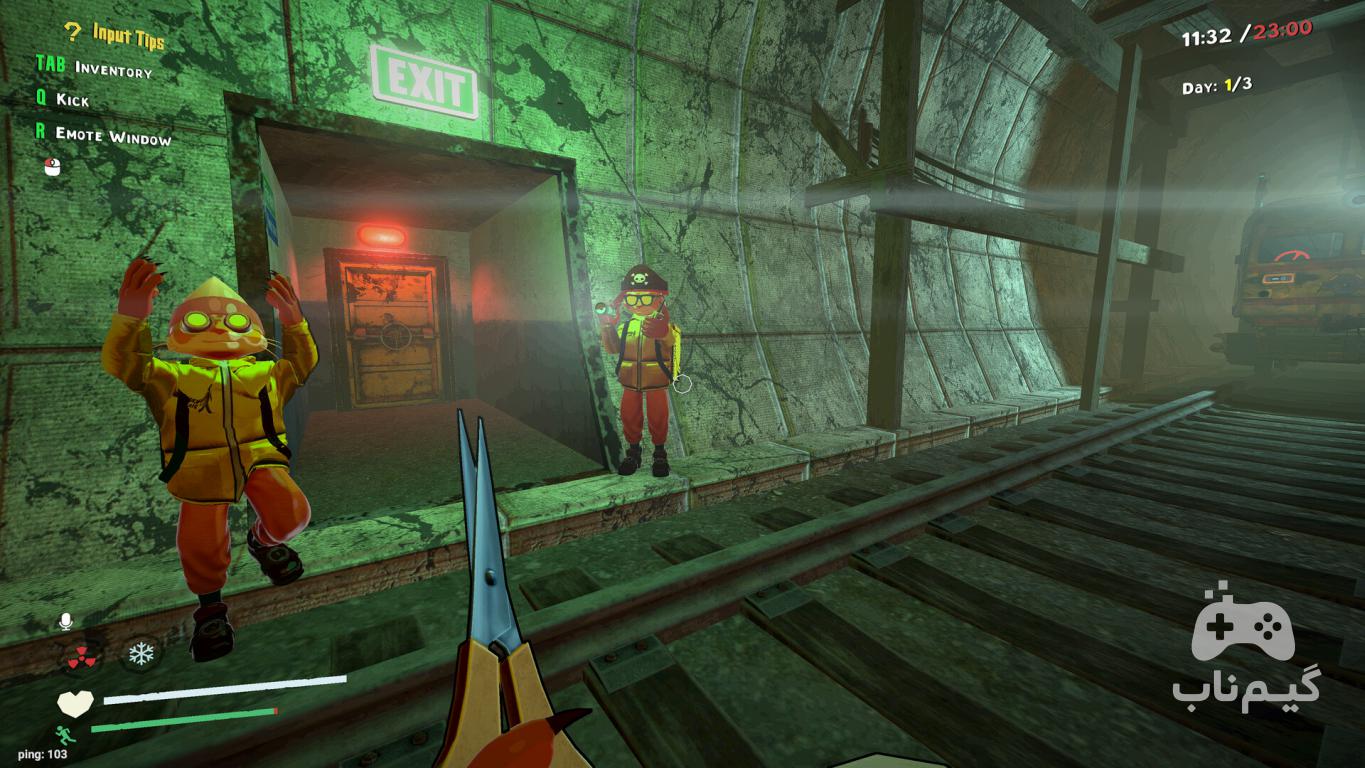Click the red radiation status icon
Image resolution: width=1365 pixels, height=768 pixels.
coord(83,656)
